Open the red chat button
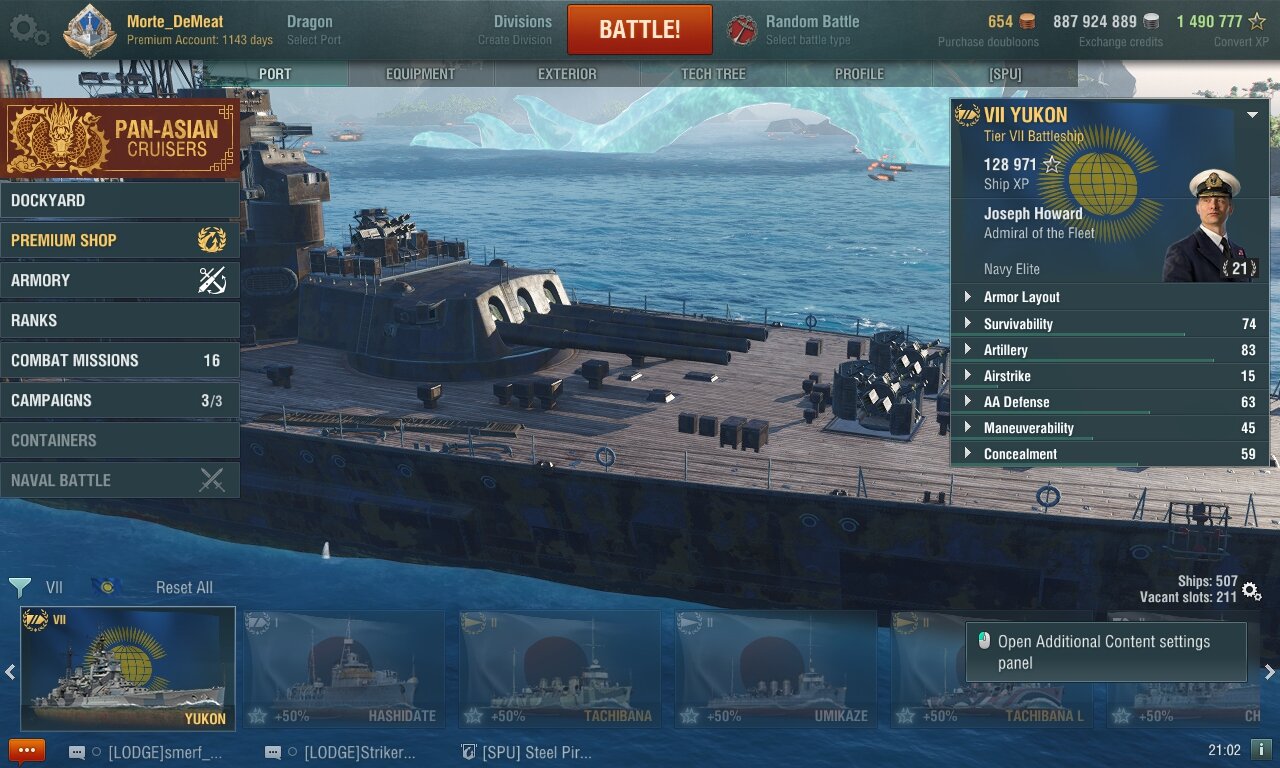The width and height of the screenshot is (1280, 768). tap(27, 751)
